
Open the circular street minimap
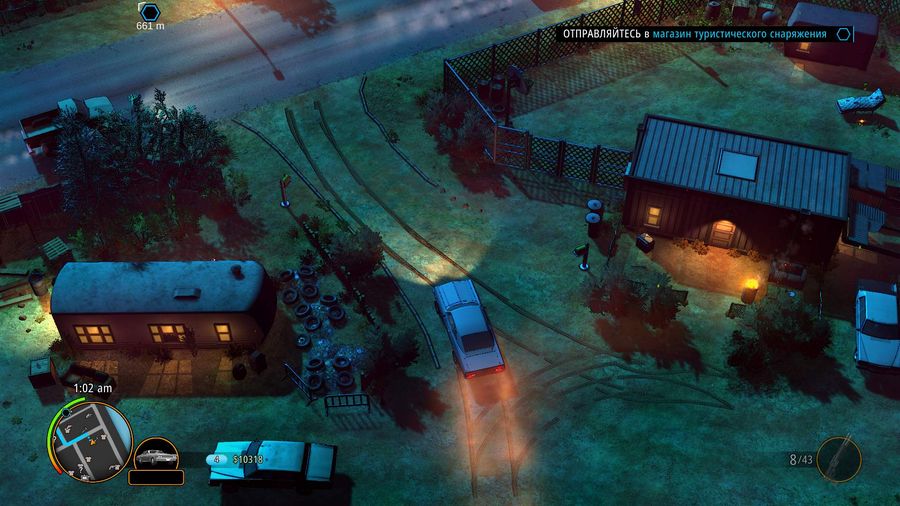click(90, 441)
